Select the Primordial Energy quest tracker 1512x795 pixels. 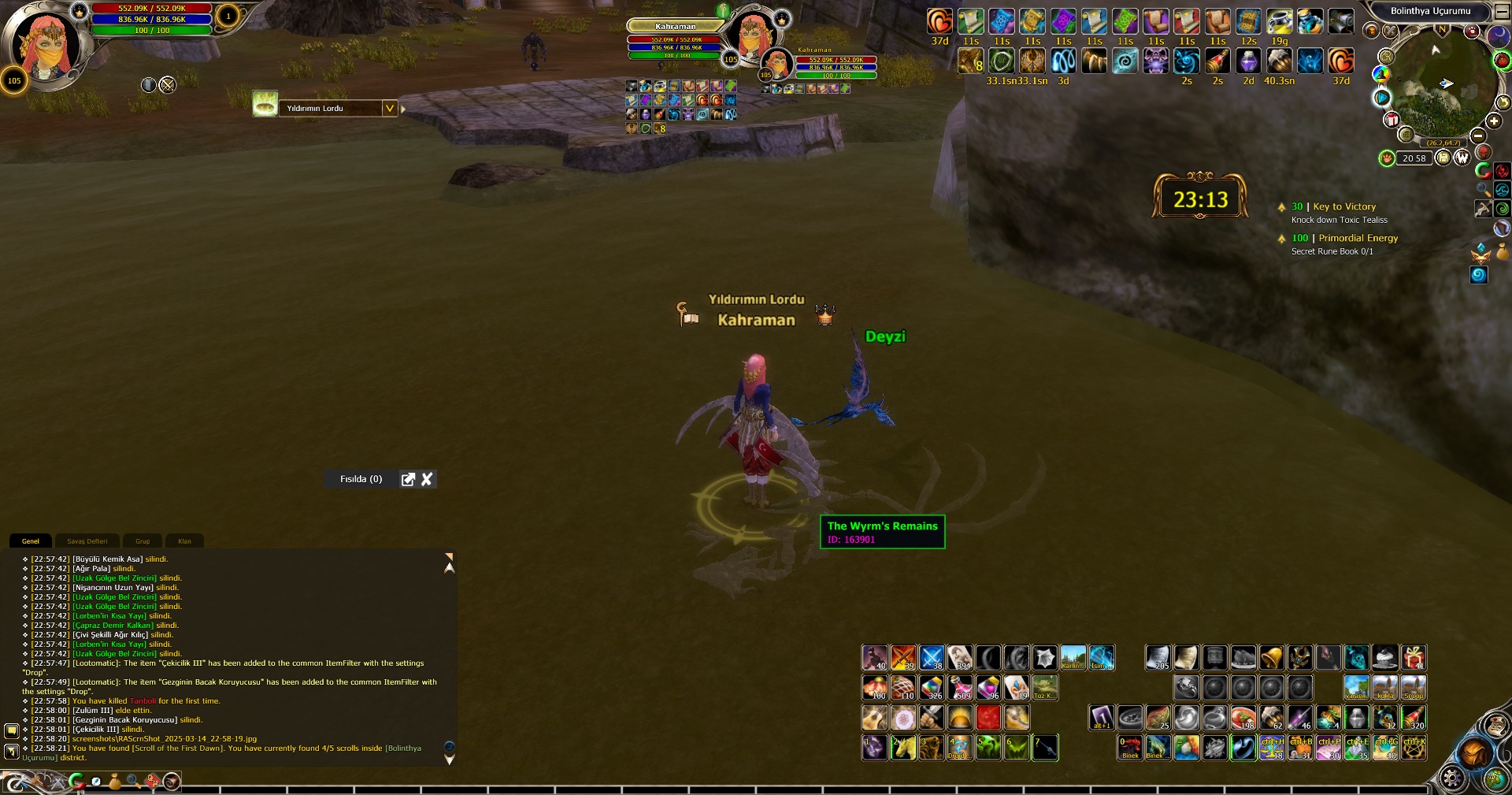pyautogui.click(x=1358, y=238)
